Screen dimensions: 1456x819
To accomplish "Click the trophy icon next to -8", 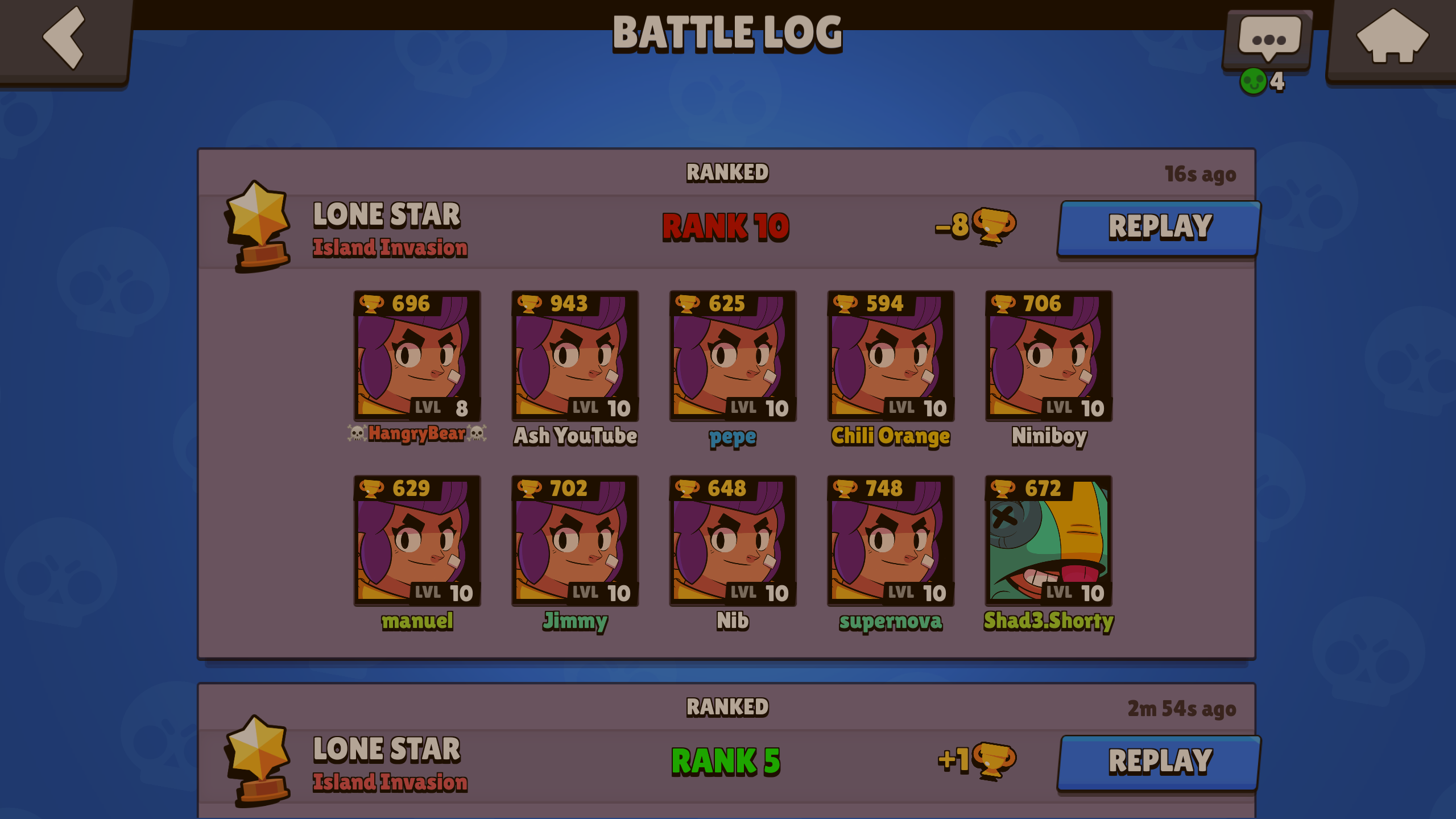I will point(994,227).
